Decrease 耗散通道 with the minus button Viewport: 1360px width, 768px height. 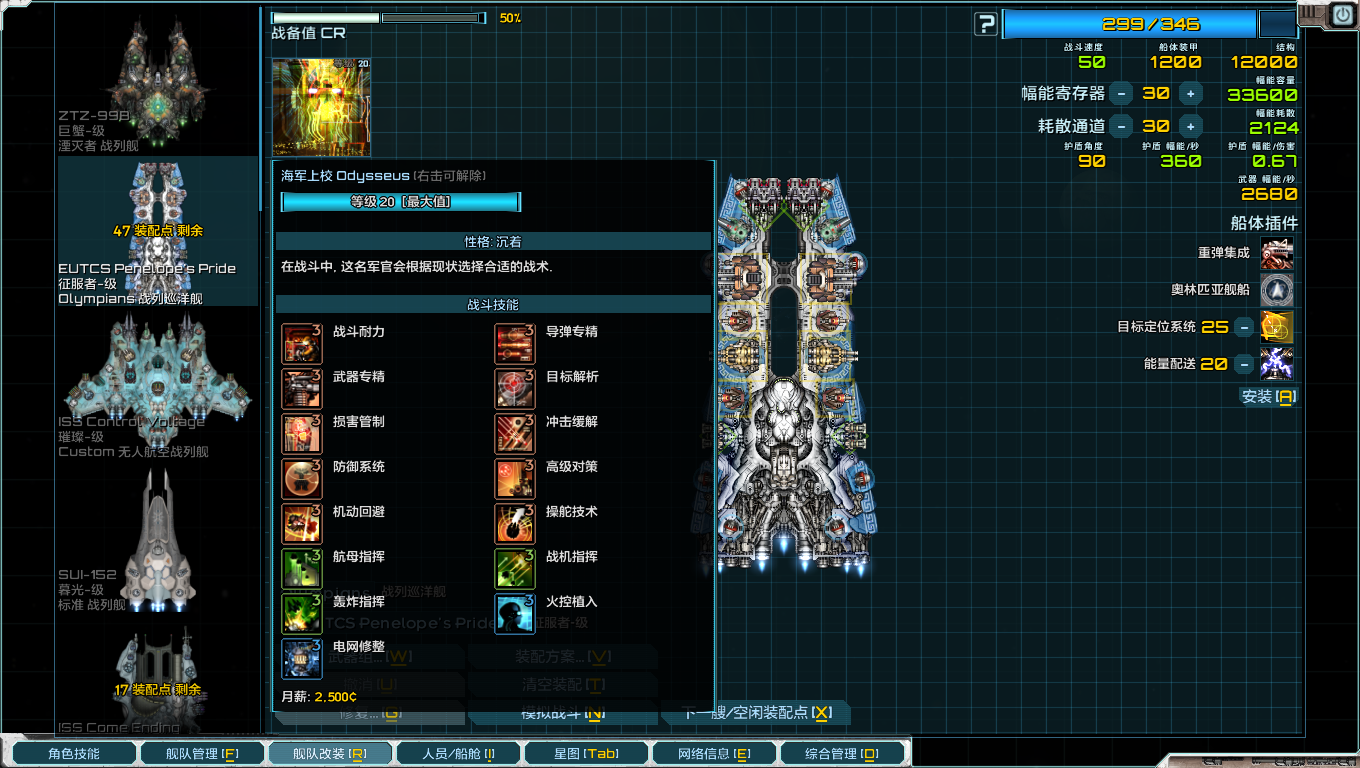point(1120,126)
